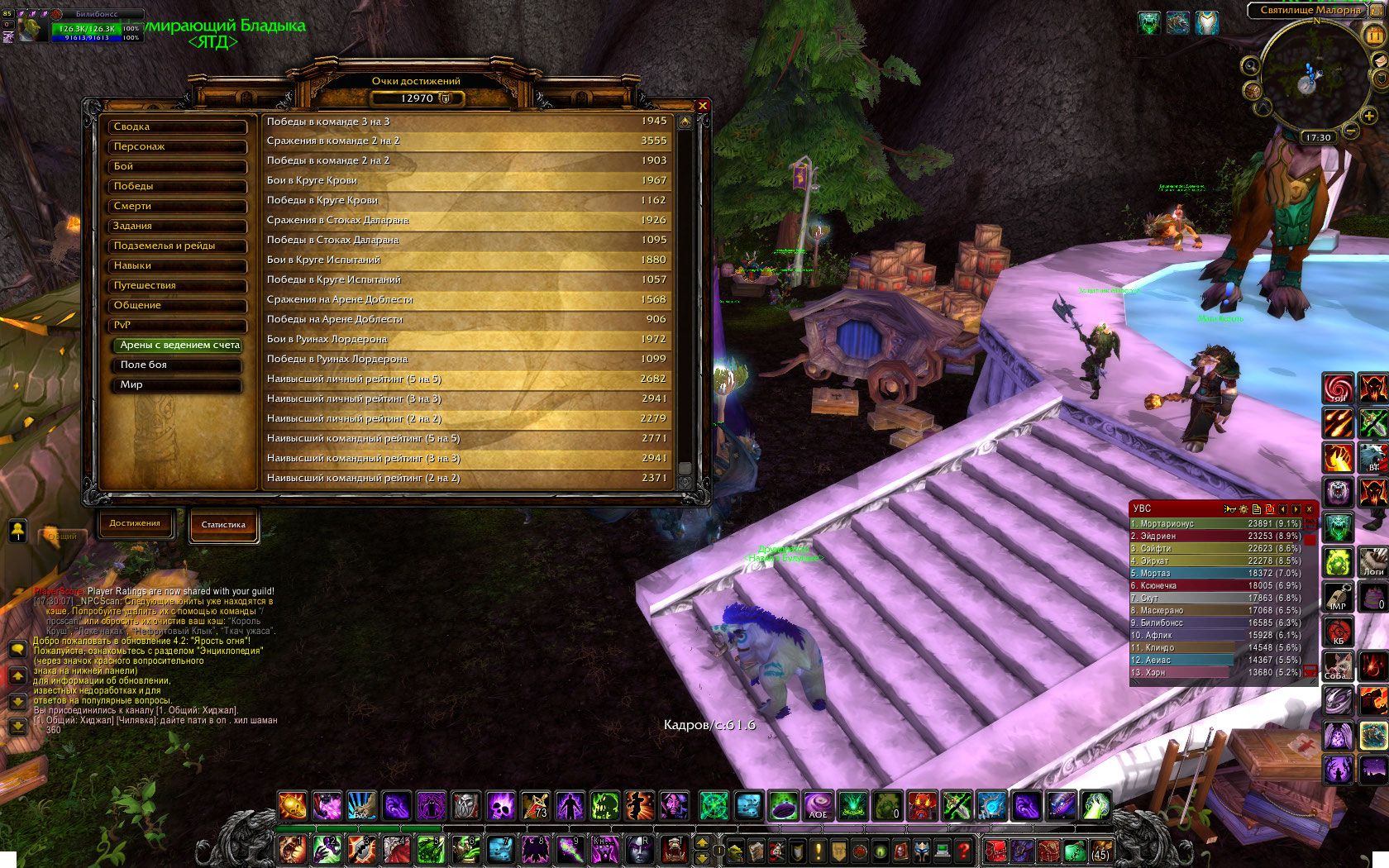
Task: Open the Смерти statistics category
Action: click(178, 207)
